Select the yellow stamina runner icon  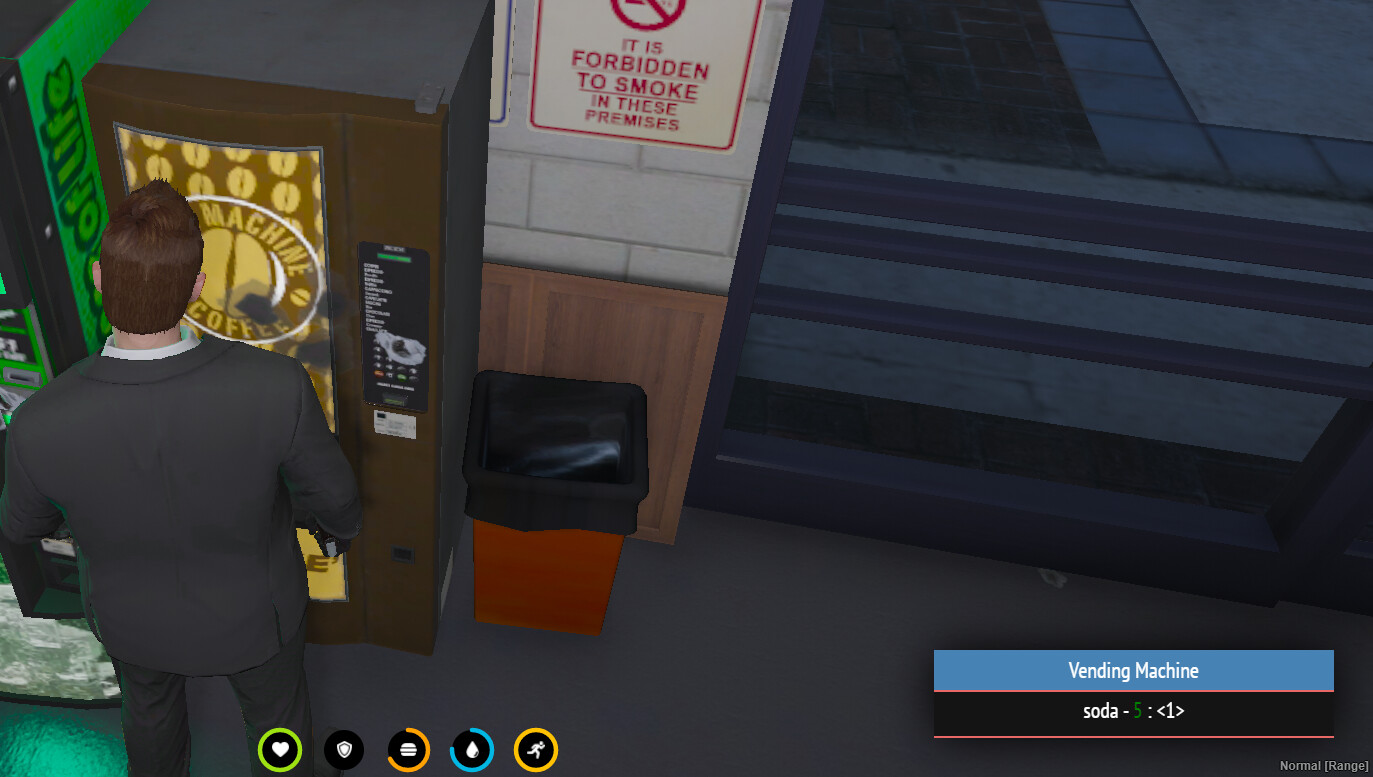[536, 749]
